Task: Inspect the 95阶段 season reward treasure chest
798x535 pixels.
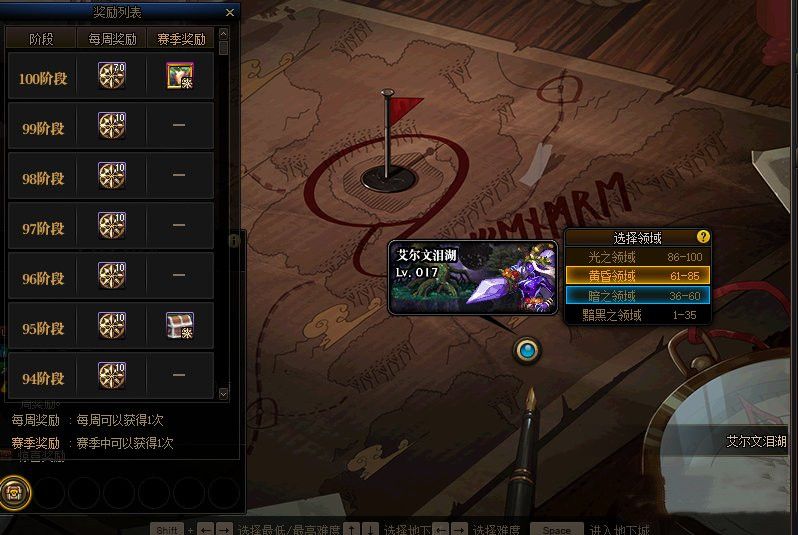Action: pos(179,325)
